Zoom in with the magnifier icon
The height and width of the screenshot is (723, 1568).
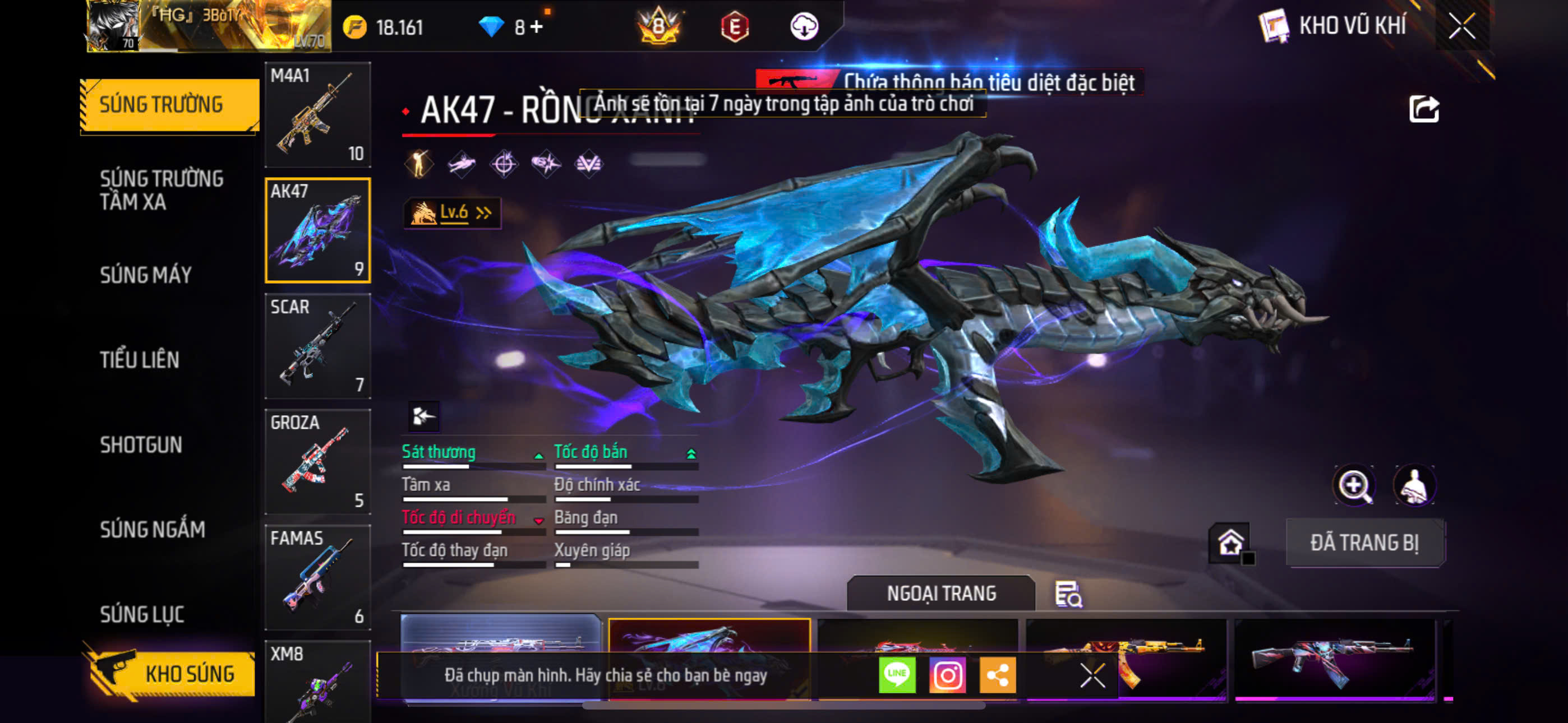click(1353, 486)
